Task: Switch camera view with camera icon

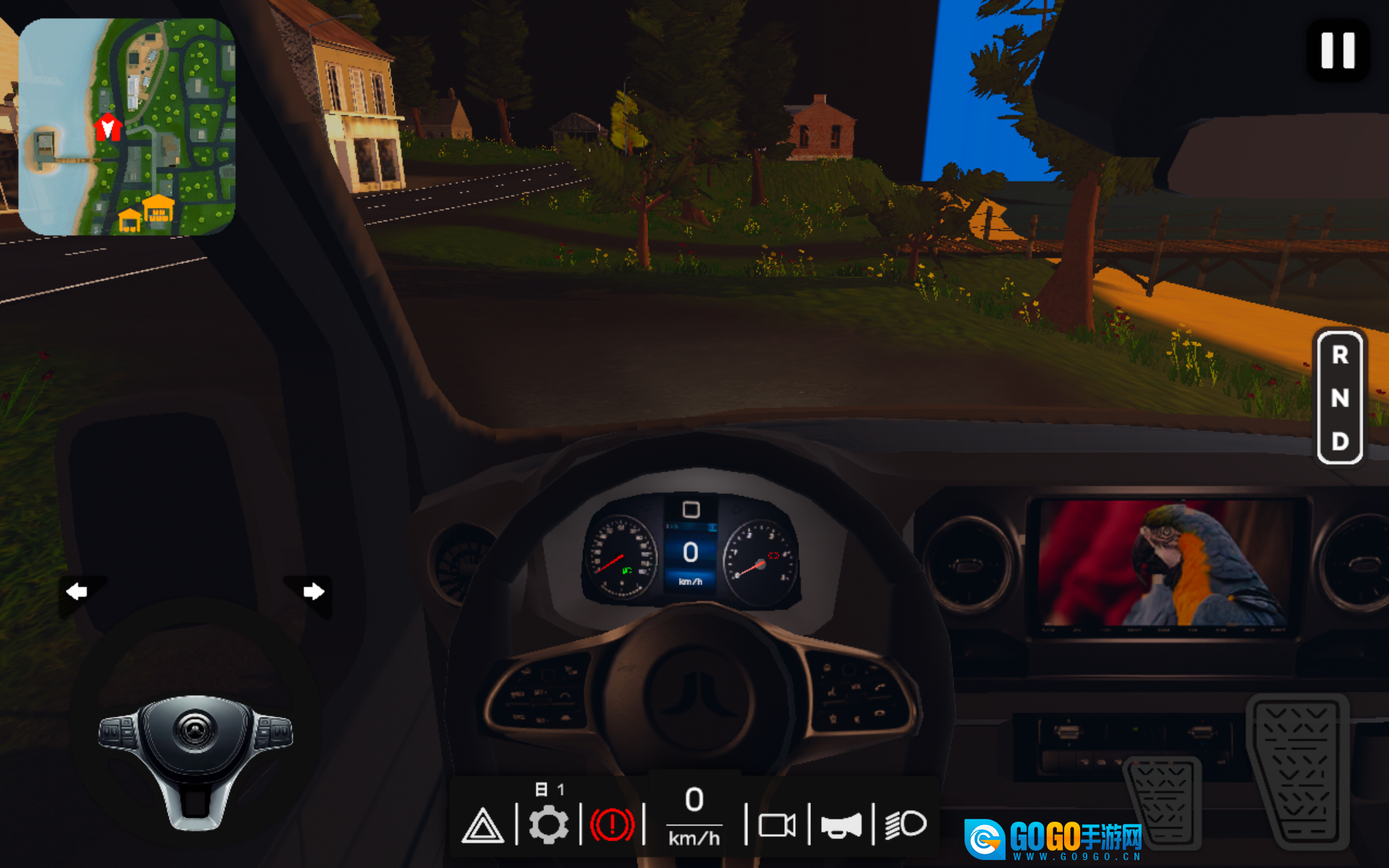Action: point(777,825)
